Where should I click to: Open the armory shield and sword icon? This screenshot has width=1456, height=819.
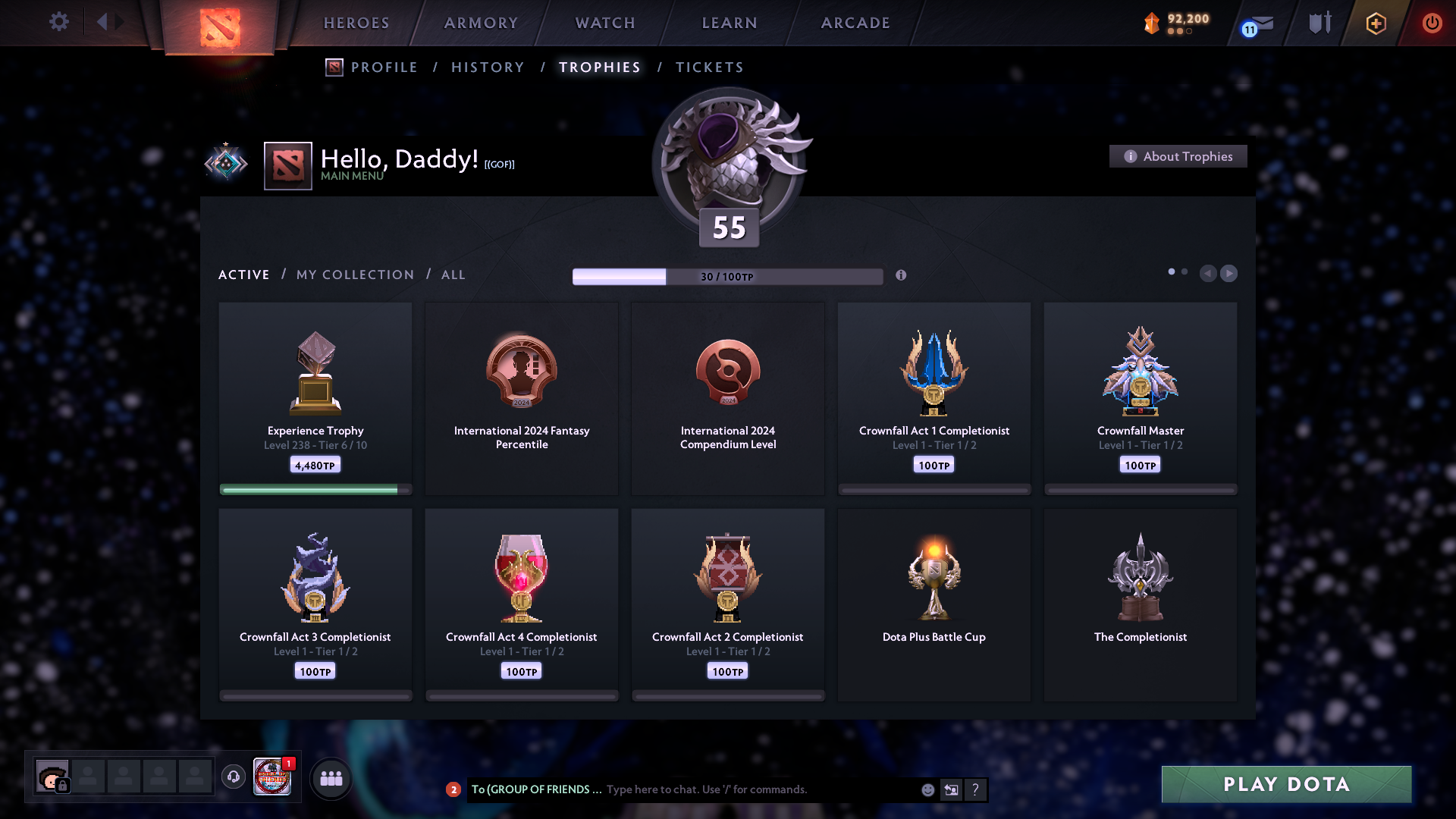coord(1319,23)
